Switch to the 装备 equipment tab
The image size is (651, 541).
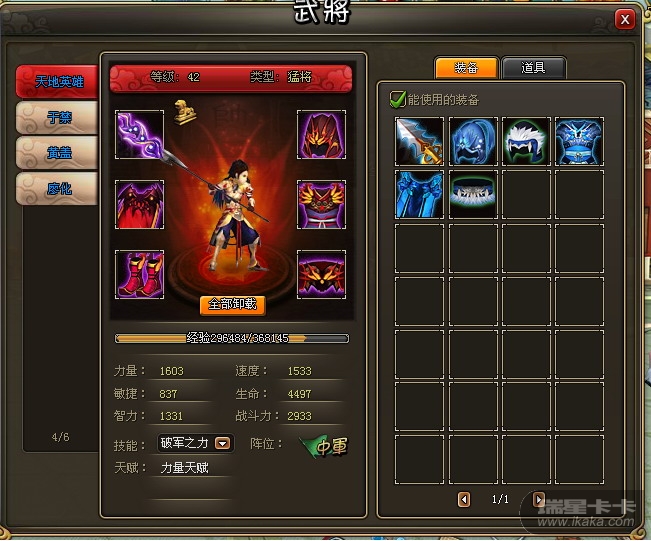(466, 68)
